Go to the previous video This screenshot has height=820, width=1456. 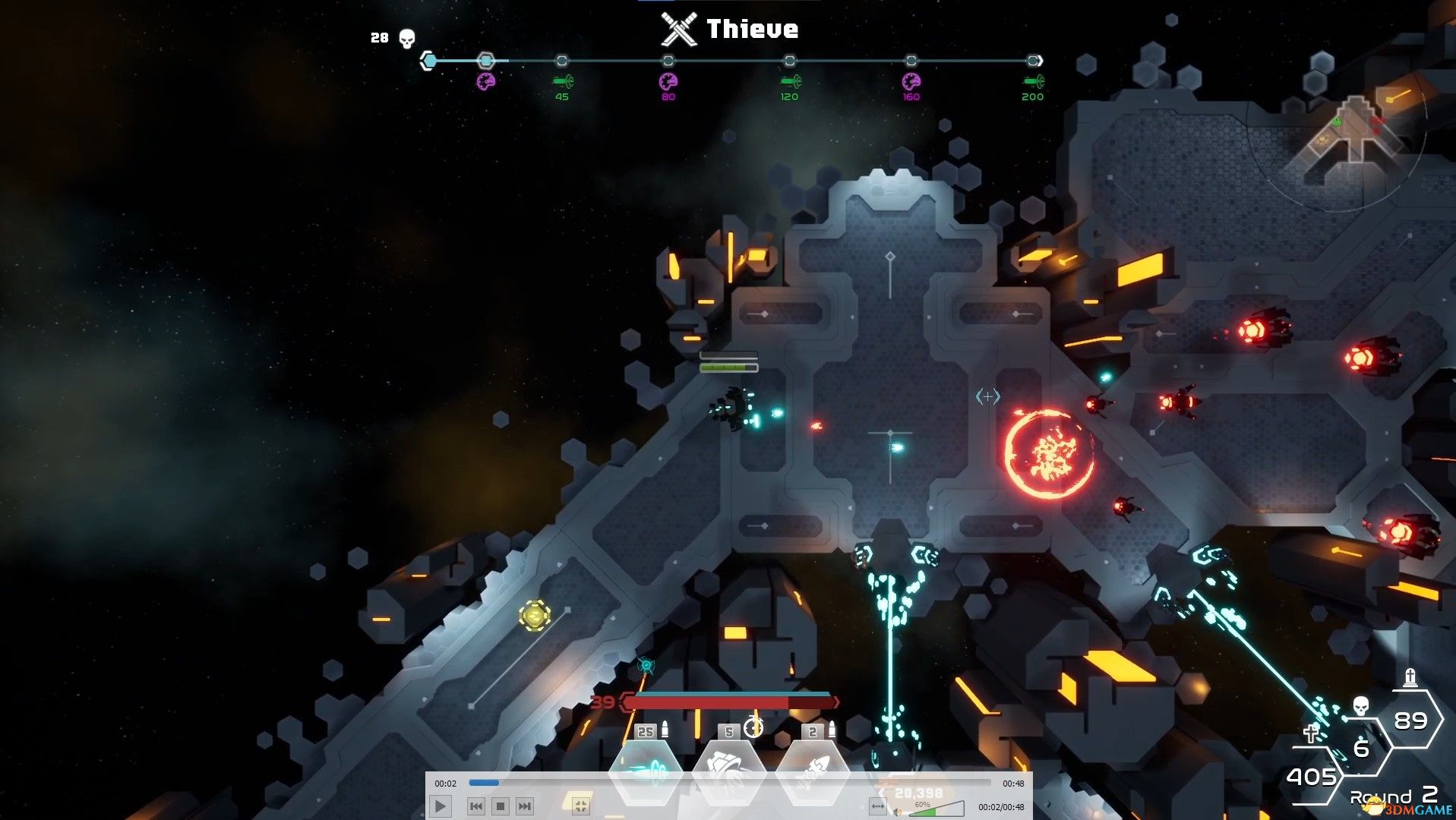pos(476,806)
